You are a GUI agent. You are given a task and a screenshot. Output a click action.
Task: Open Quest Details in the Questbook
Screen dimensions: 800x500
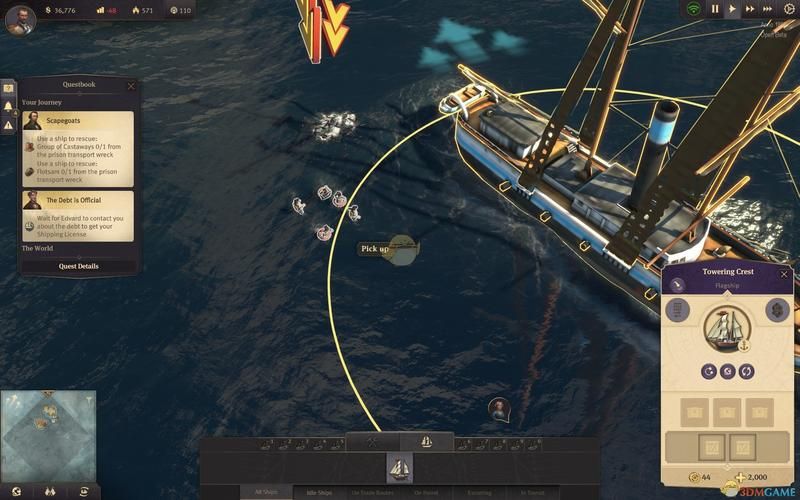[79, 266]
